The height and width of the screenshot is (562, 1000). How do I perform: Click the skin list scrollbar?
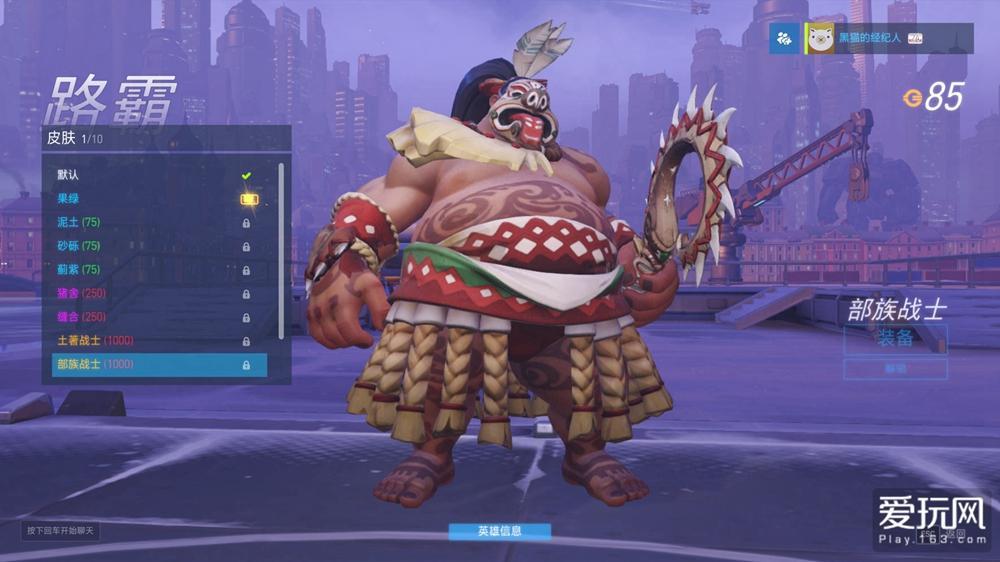(x=281, y=250)
